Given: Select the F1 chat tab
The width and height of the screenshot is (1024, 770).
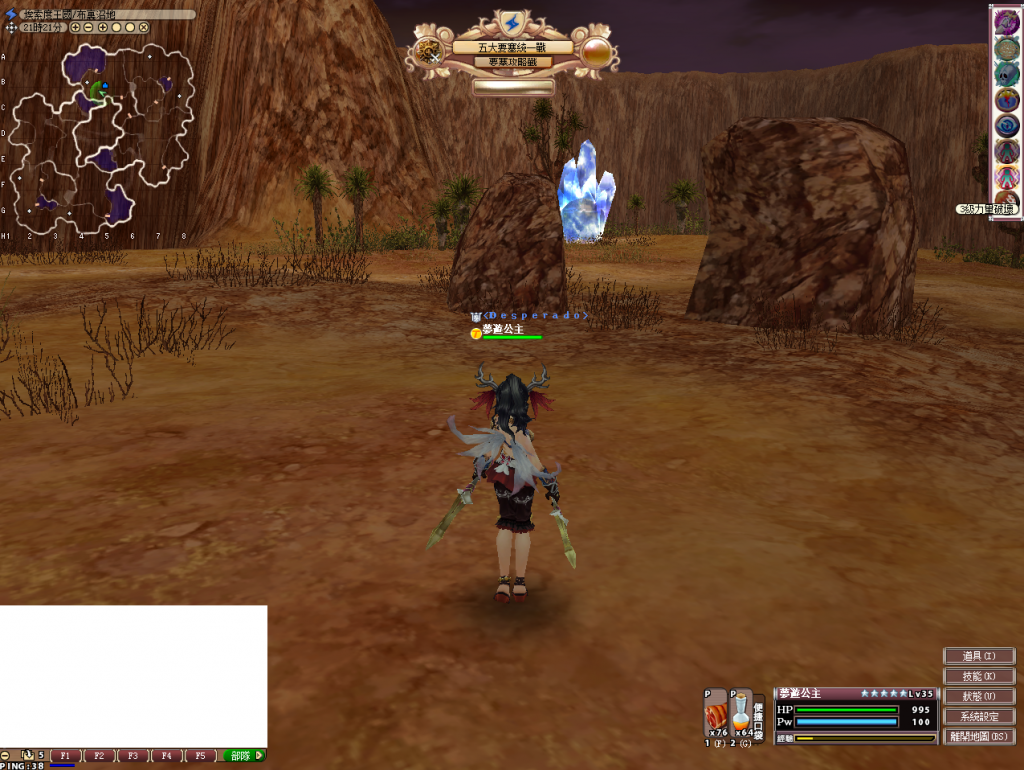Looking at the screenshot, I should click(x=66, y=756).
